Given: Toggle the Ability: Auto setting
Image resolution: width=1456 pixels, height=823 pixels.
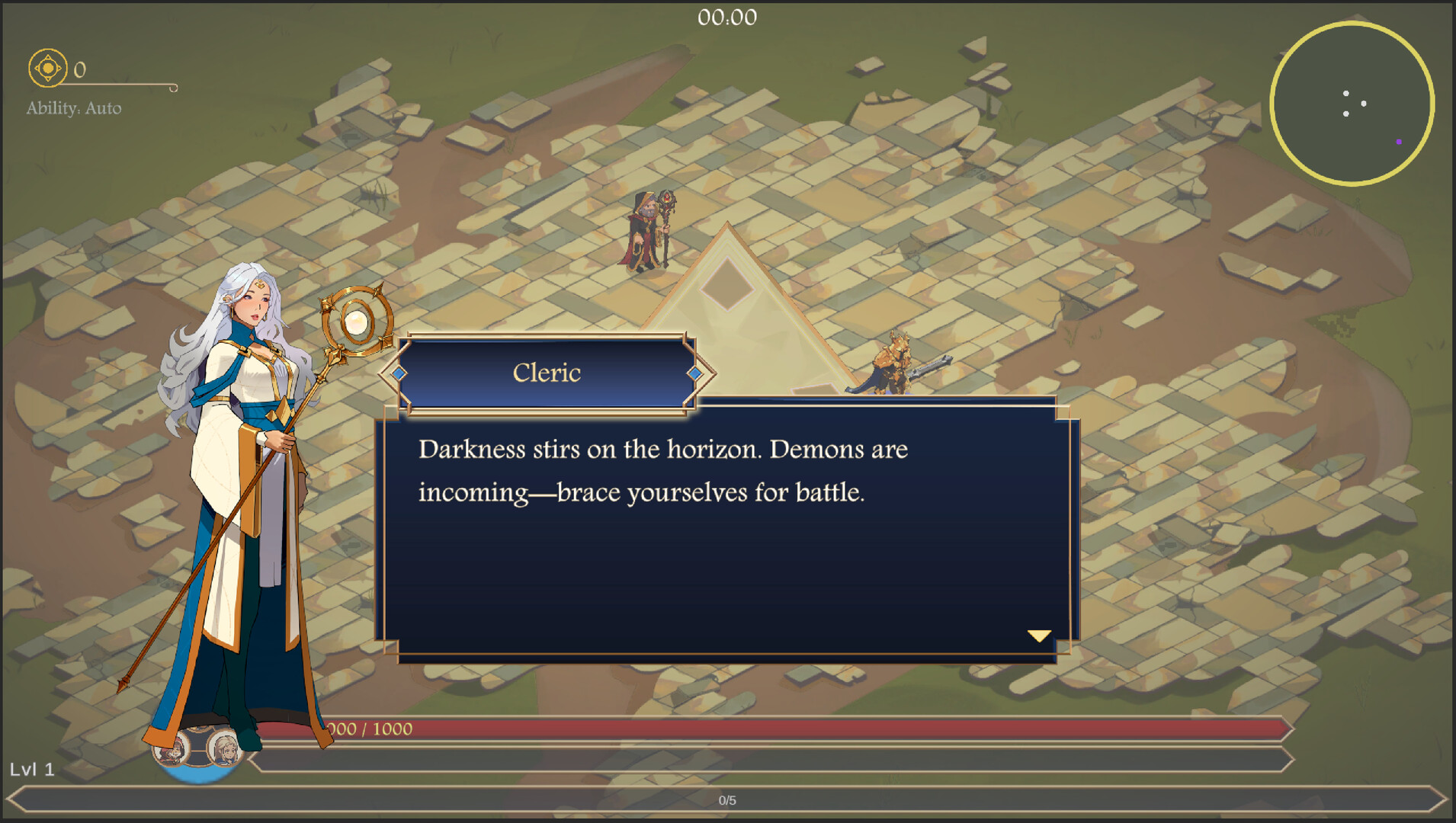Looking at the screenshot, I should pos(73,108).
